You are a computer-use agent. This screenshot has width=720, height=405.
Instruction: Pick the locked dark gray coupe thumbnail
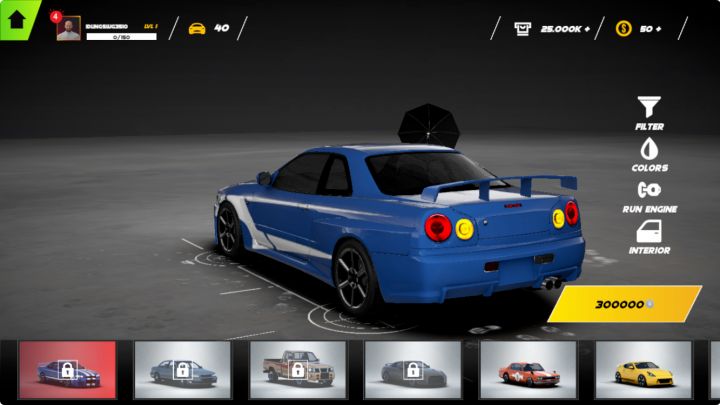[412, 370]
